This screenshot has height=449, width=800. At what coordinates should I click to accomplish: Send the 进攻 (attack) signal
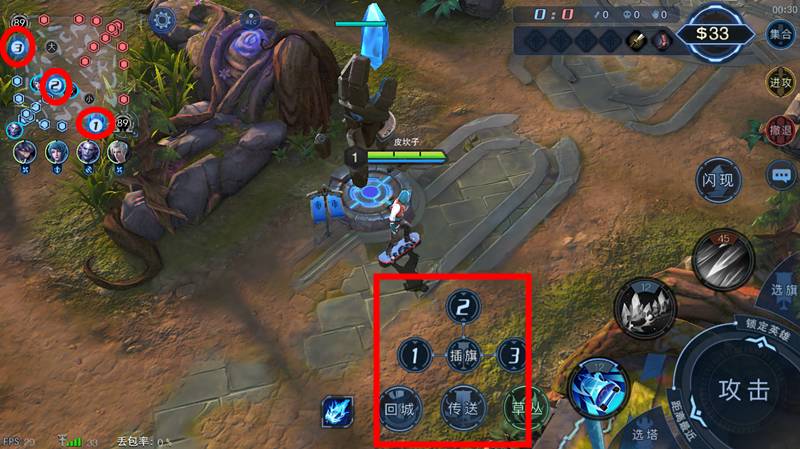(781, 82)
